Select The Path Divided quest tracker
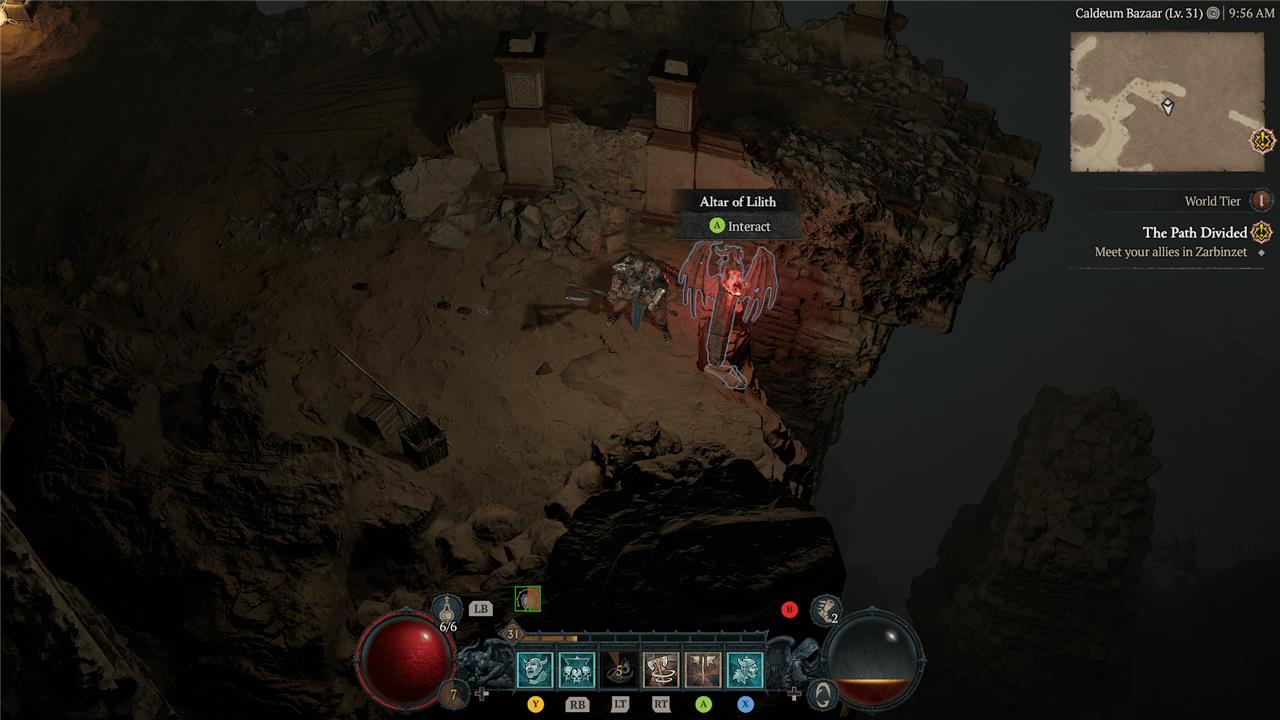The width and height of the screenshot is (1280, 720). pos(1195,233)
